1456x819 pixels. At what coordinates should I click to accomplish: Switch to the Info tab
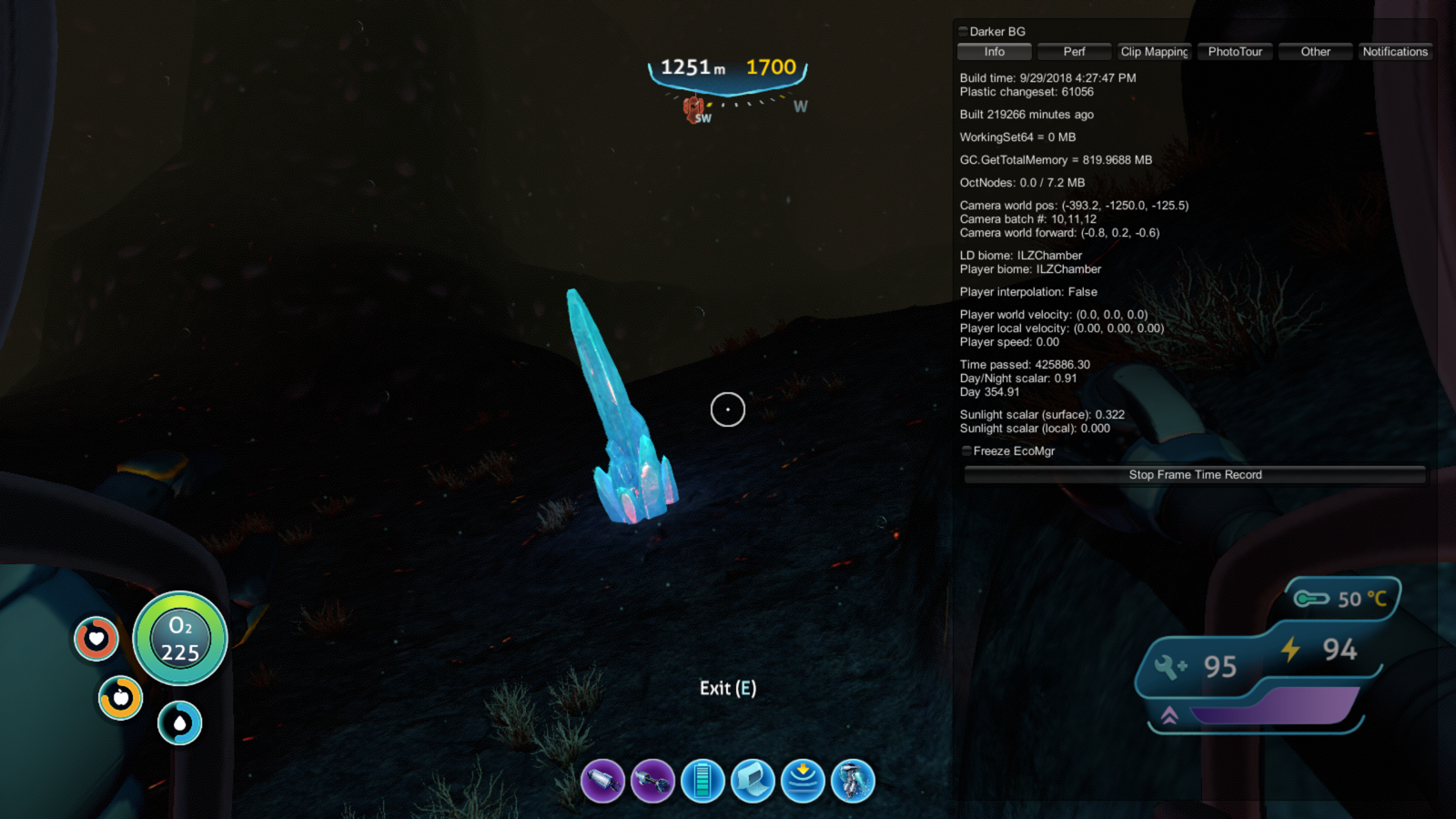coord(994,52)
